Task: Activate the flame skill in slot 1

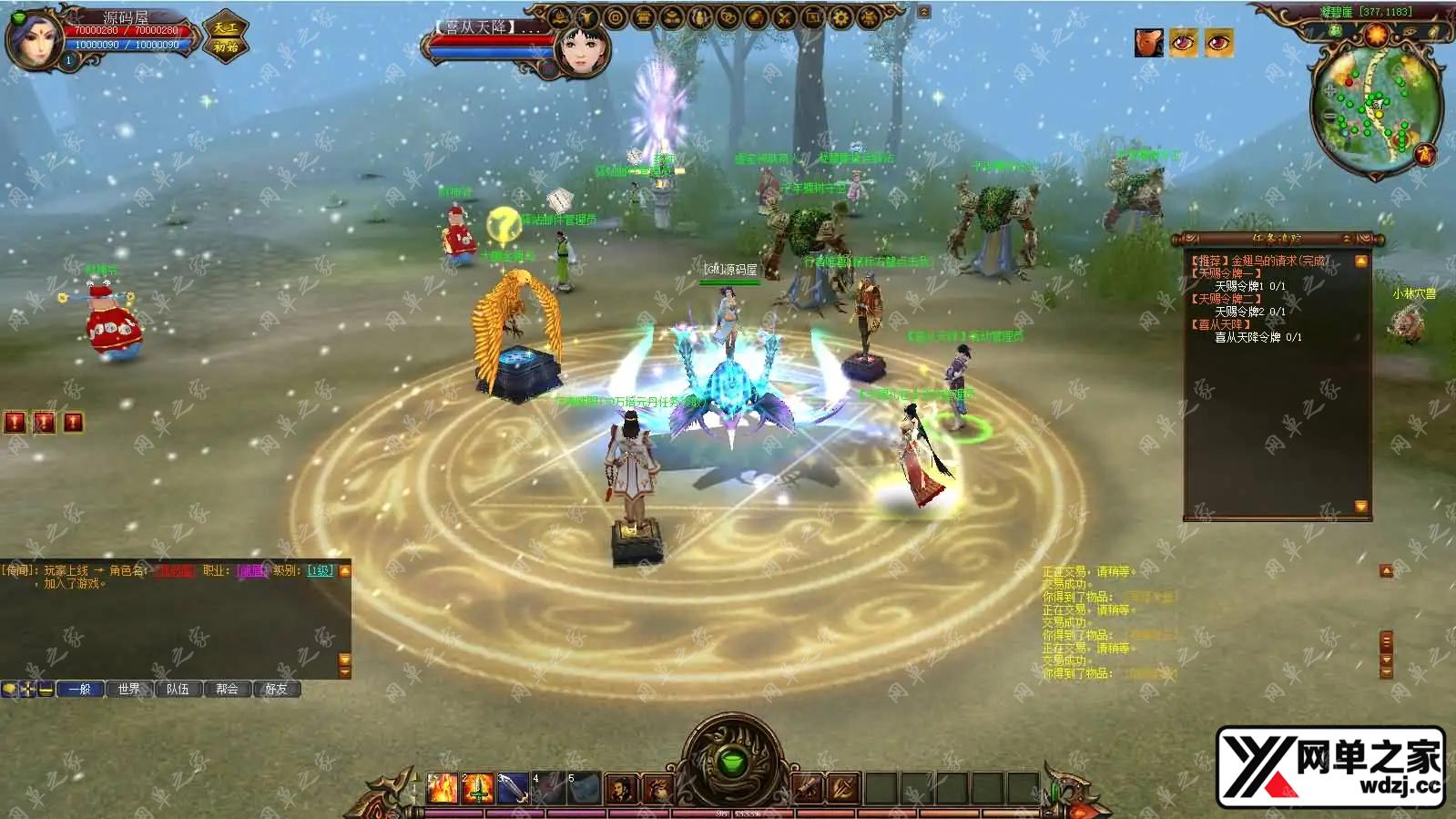Action: point(443,787)
